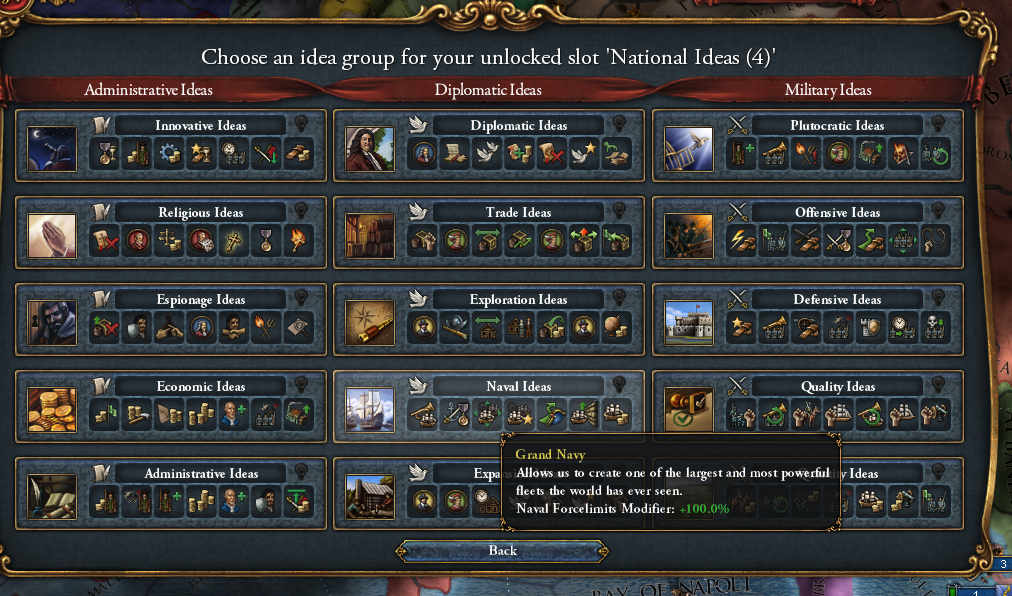1012x596 pixels.
Task: Choose the Quality Ideas group
Action: point(836,387)
